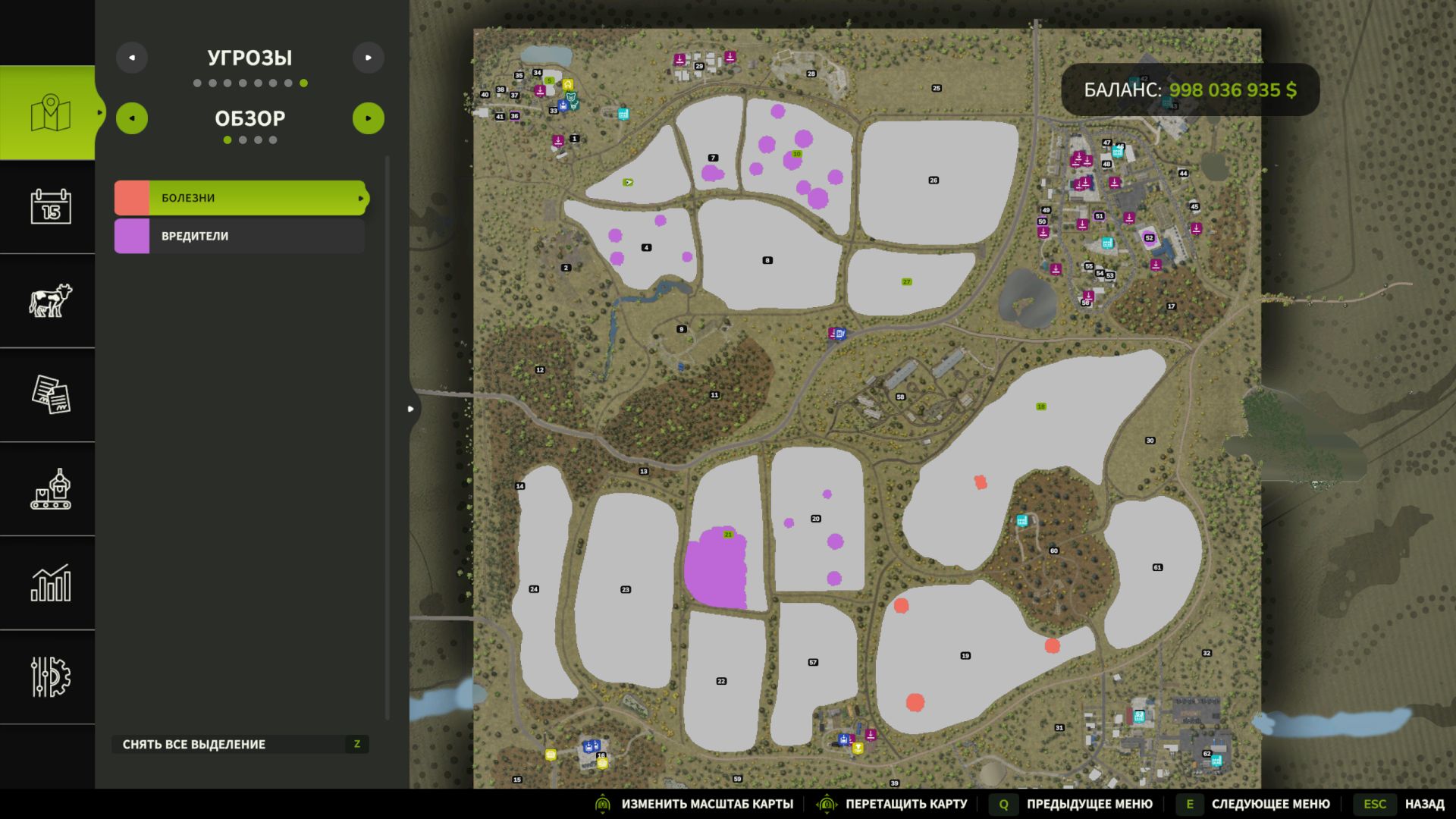
Task: Open the map tab in sidebar
Action: pos(50,113)
